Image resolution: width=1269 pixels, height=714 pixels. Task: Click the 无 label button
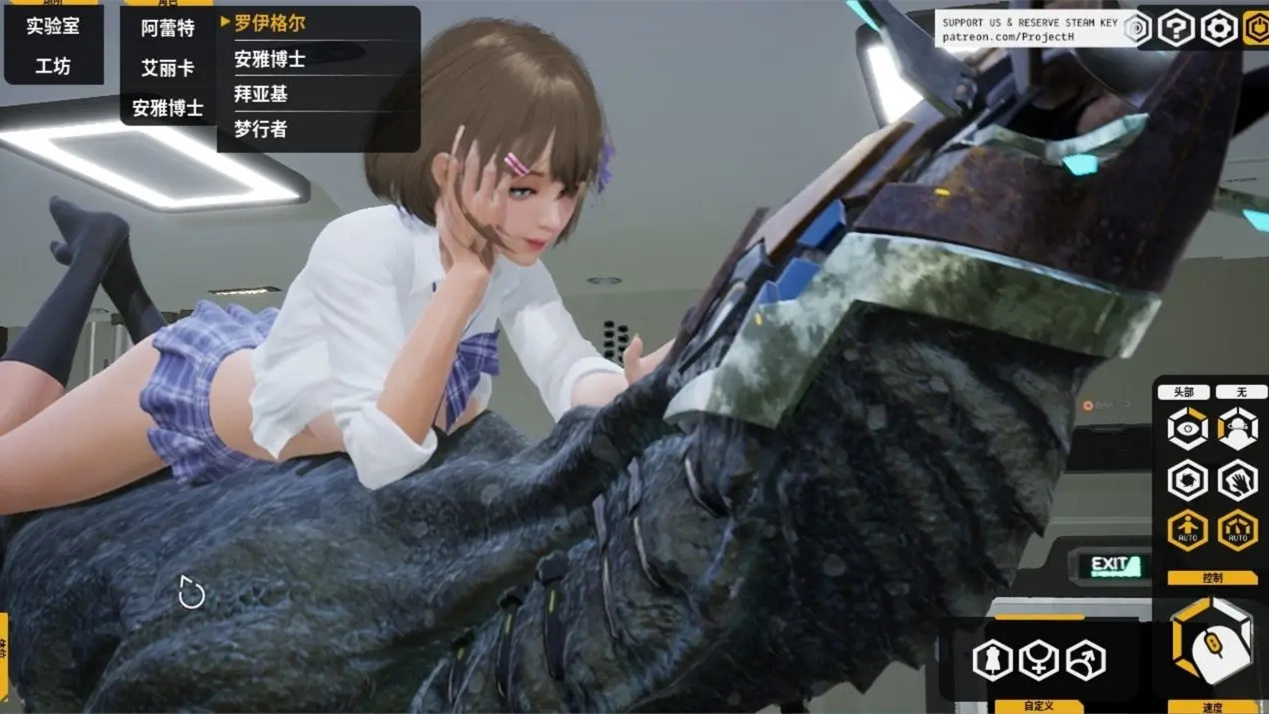pyautogui.click(x=1241, y=392)
